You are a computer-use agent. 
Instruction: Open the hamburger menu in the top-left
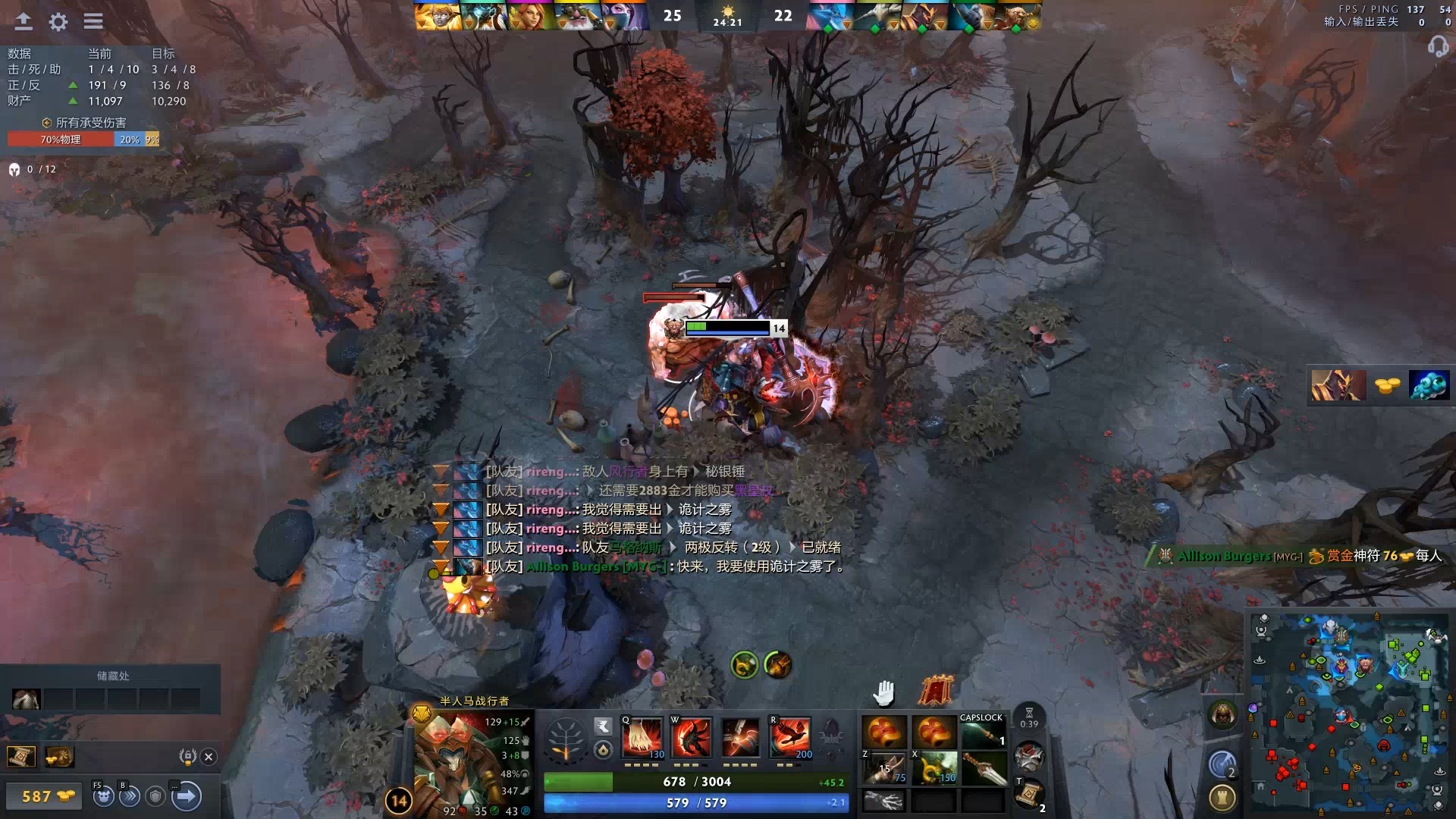point(94,22)
